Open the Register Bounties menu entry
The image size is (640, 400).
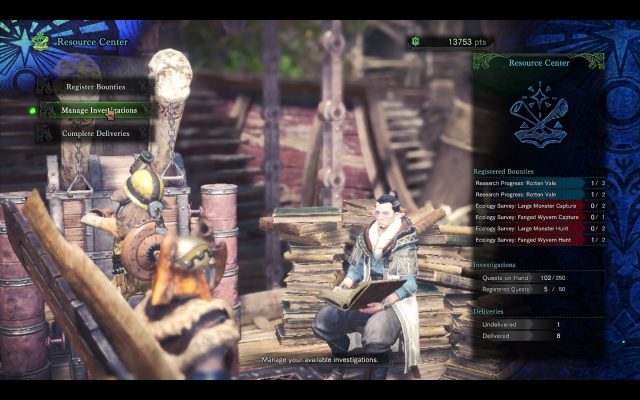(95, 87)
